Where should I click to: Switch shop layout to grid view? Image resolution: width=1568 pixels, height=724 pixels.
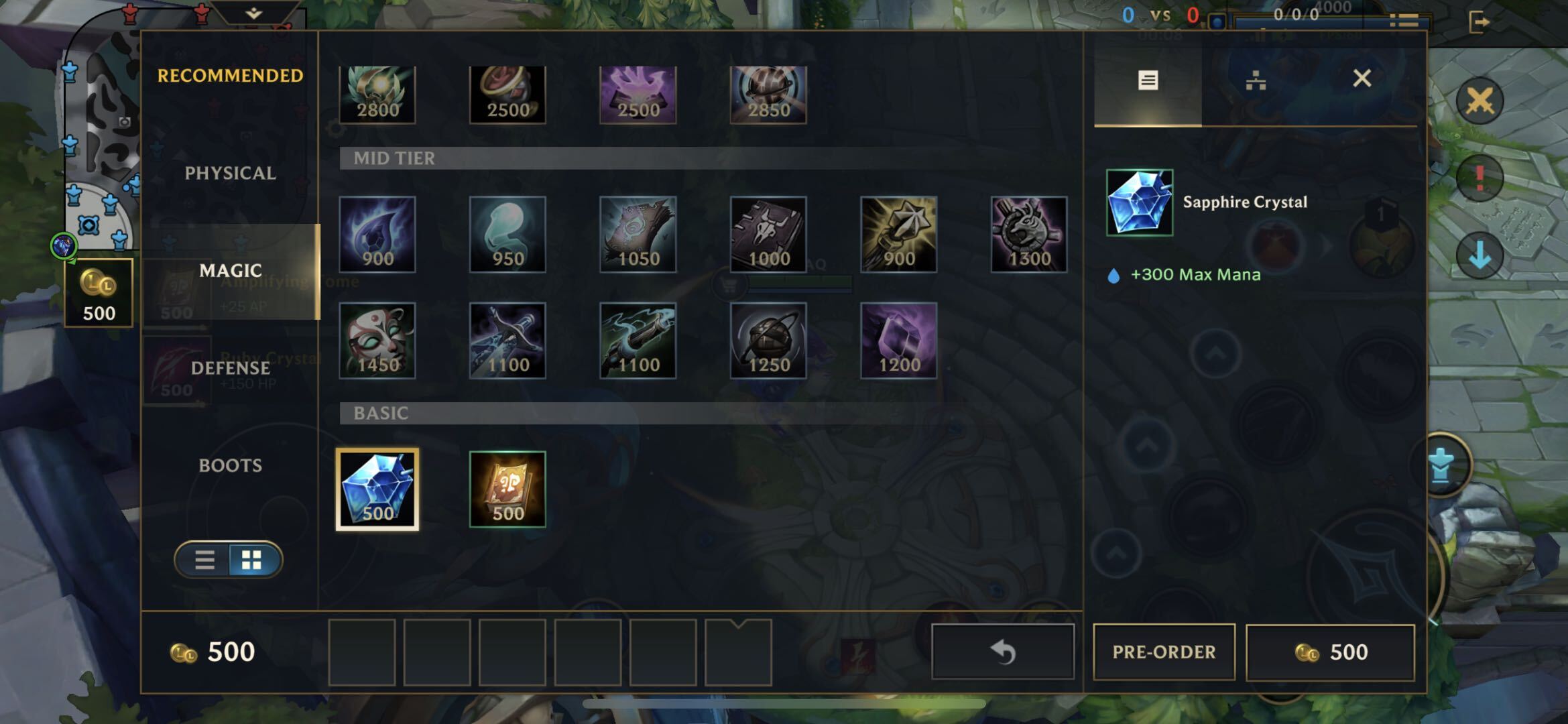pyautogui.click(x=251, y=560)
